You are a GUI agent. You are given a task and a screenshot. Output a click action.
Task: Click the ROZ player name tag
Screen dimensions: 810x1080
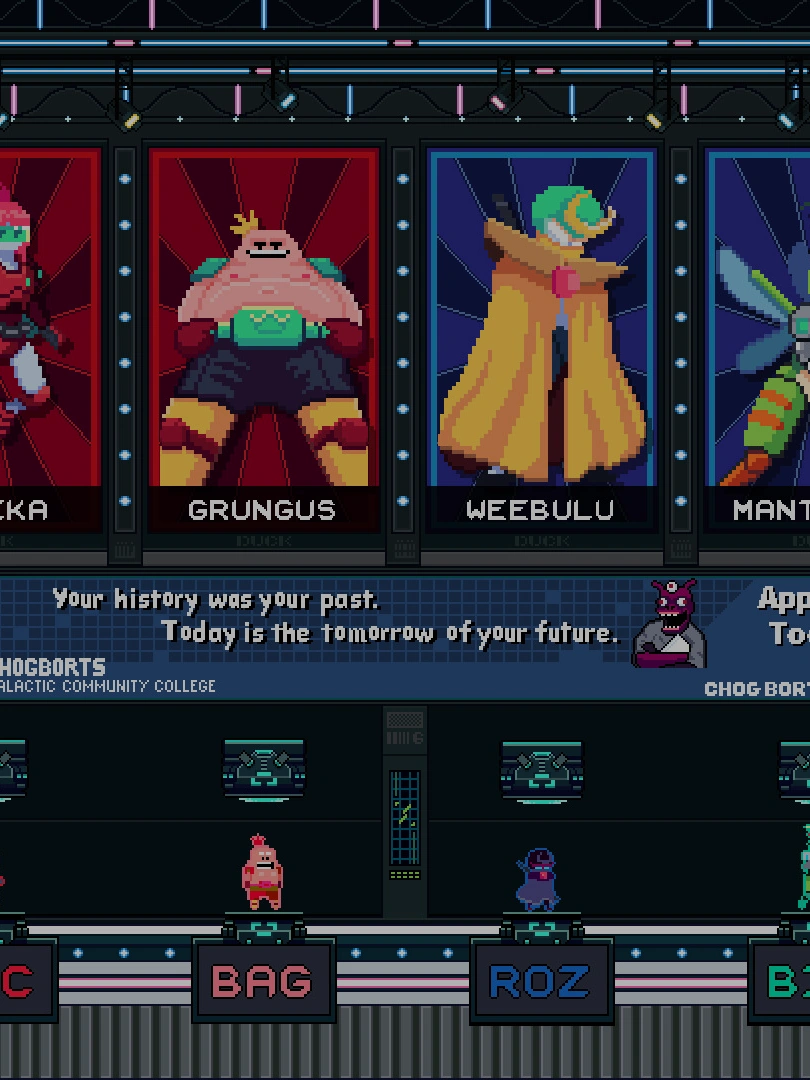(540, 981)
